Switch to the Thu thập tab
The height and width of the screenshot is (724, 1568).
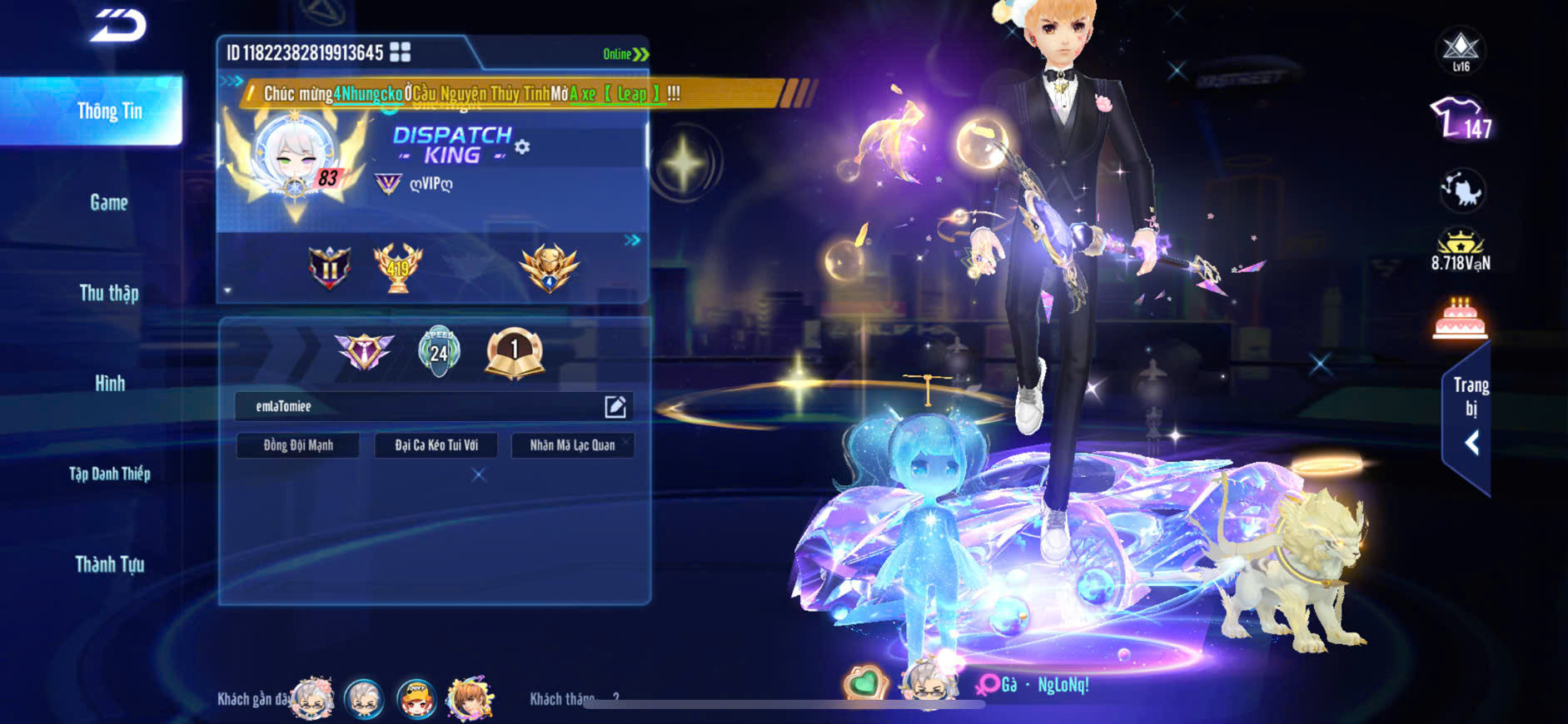109,293
